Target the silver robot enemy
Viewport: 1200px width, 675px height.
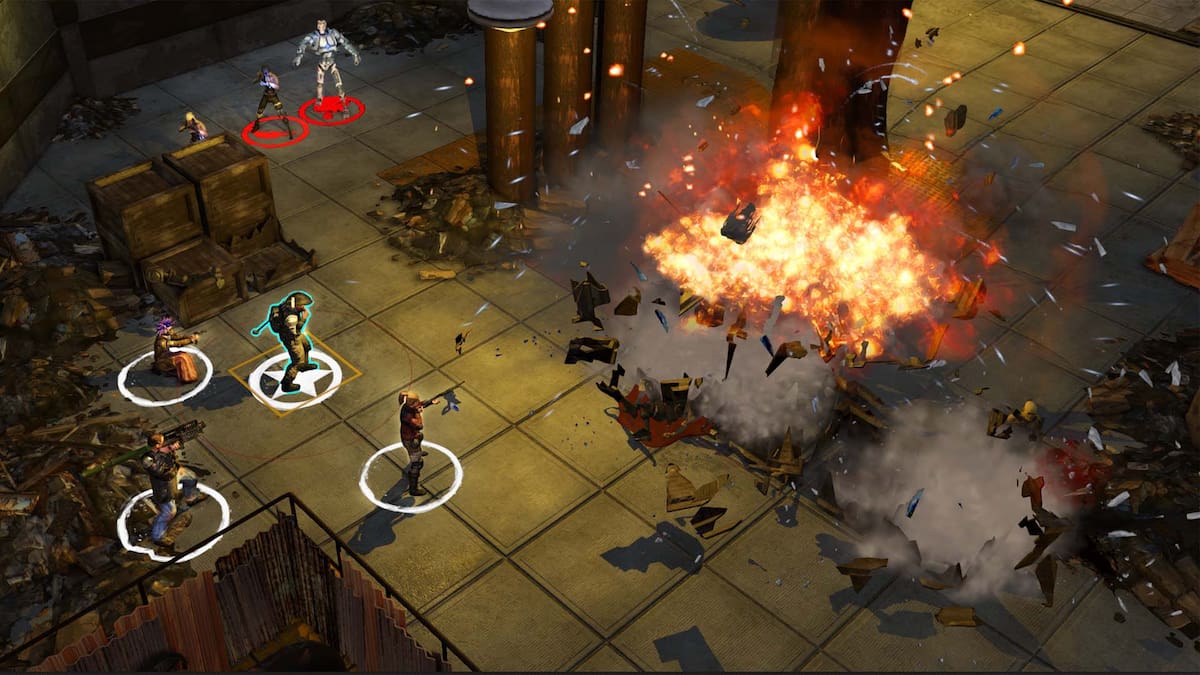(x=326, y=60)
